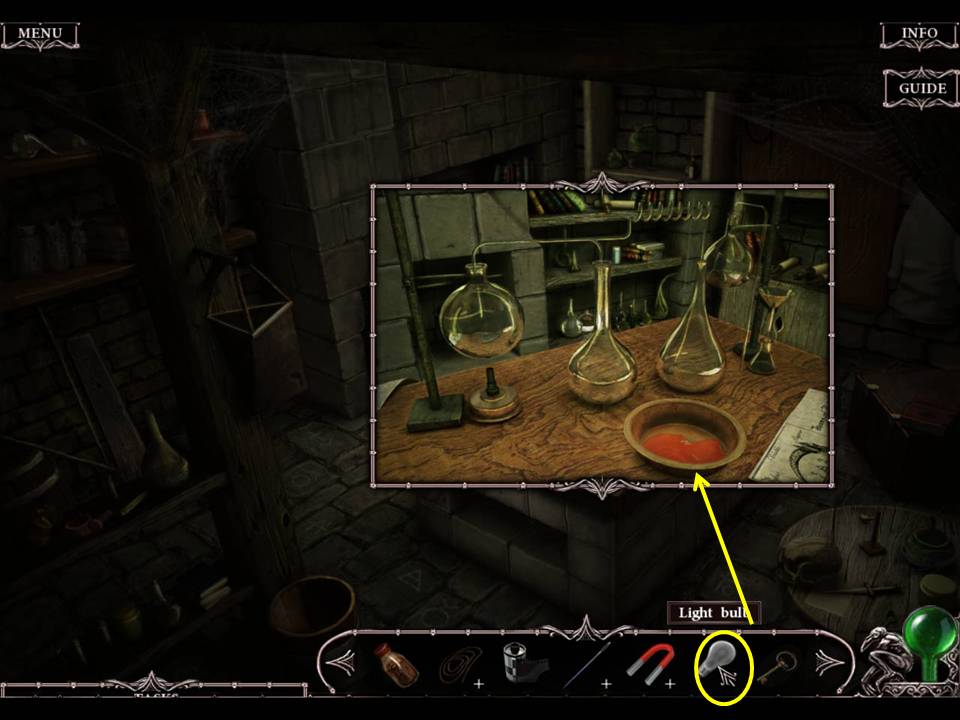The image size is (960, 720).
Task: Pick the brown jar from inventory
Action: [x=393, y=664]
